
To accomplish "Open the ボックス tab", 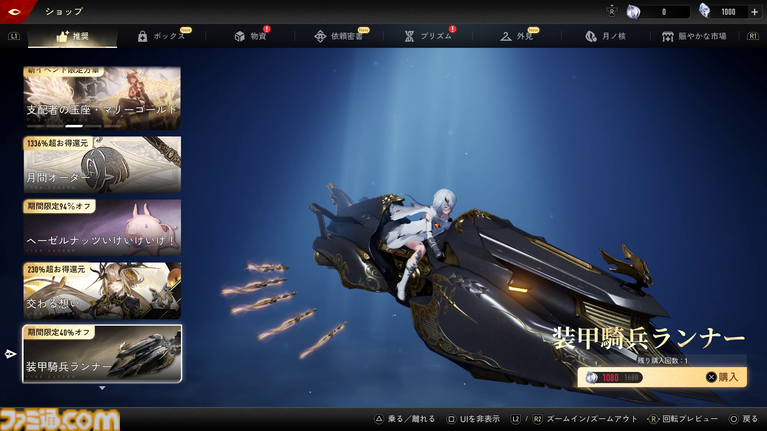I will click(161, 36).
